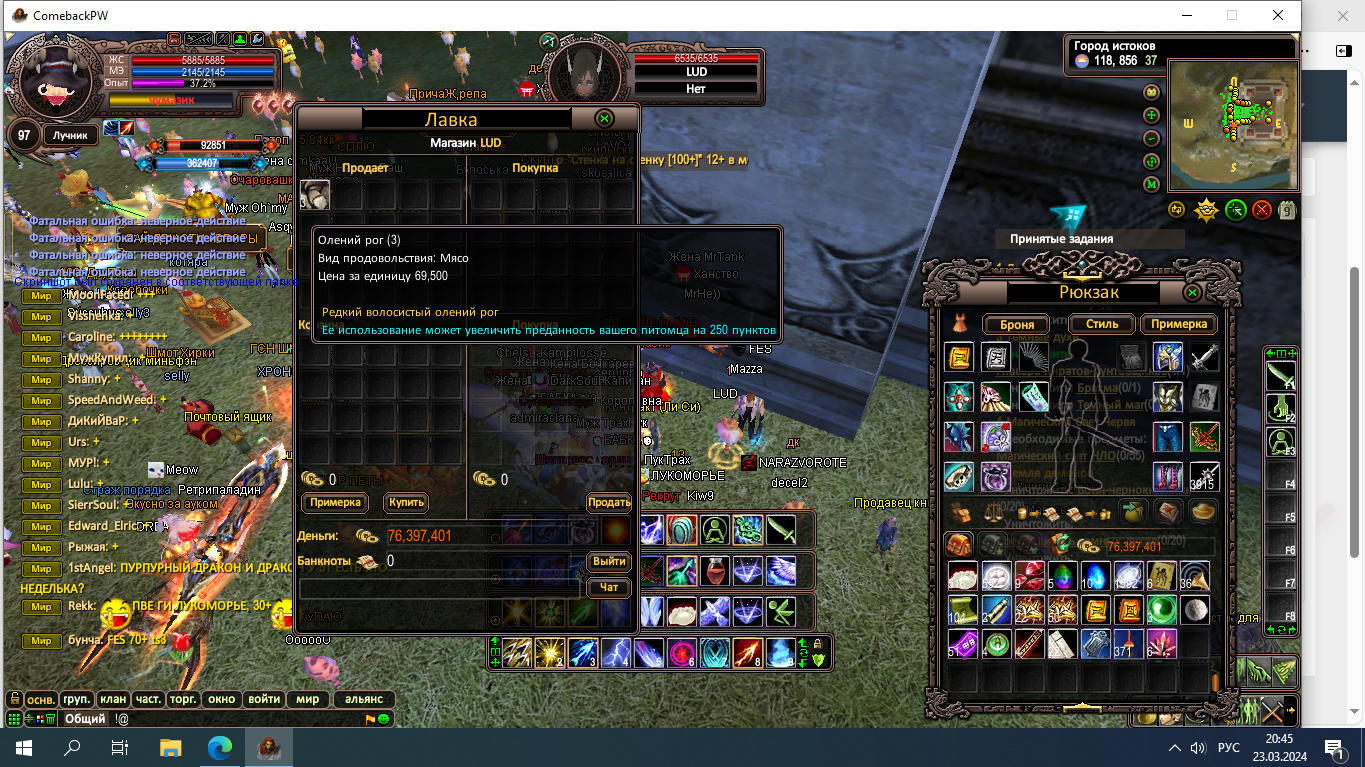Click the backpack's Примерка button
This screenshot has width=1365, height=767.
(1180, 324)
